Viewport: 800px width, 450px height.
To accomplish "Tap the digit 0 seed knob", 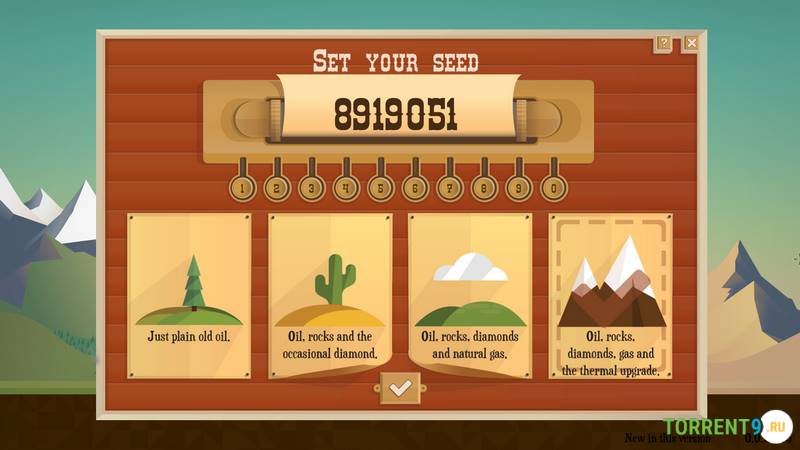I will pyautogui.click(x=551, y=186).
